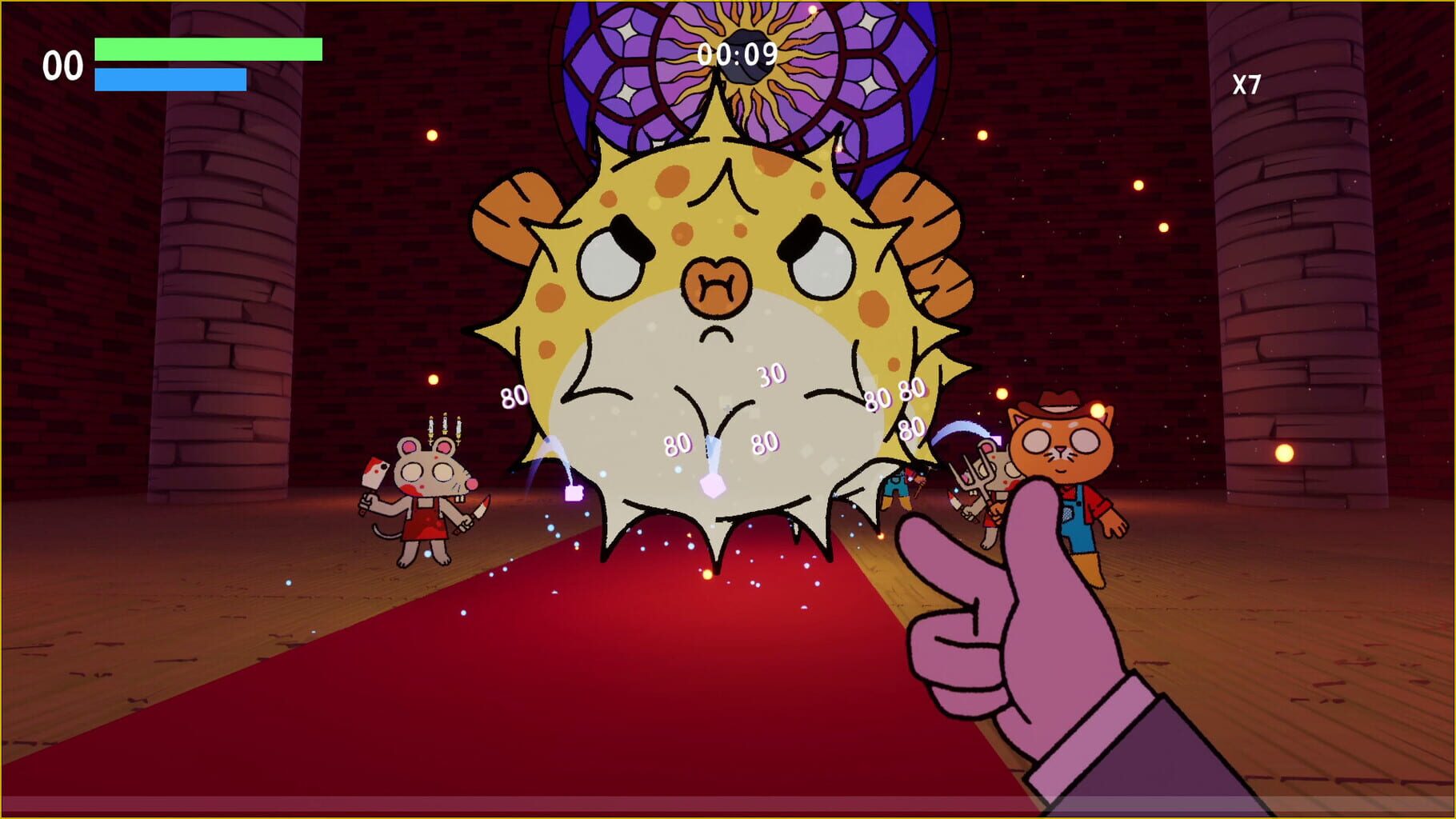Click the pufferfish's puckered lips
Screen dimensions: 1456x819
pyautogui.click(x=716, y=284)
